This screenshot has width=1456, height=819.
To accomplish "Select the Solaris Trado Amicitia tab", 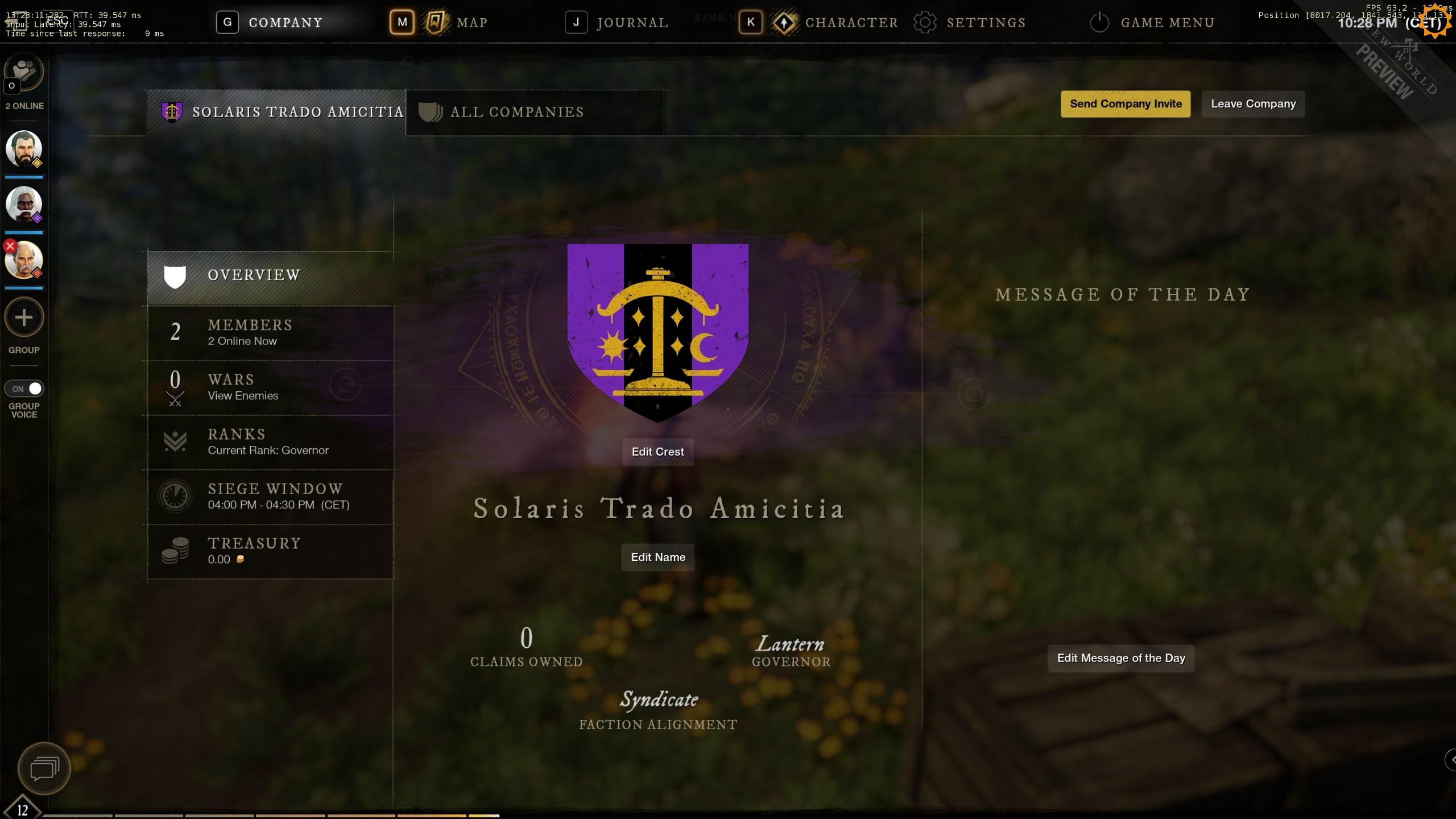I will point(297,112).
